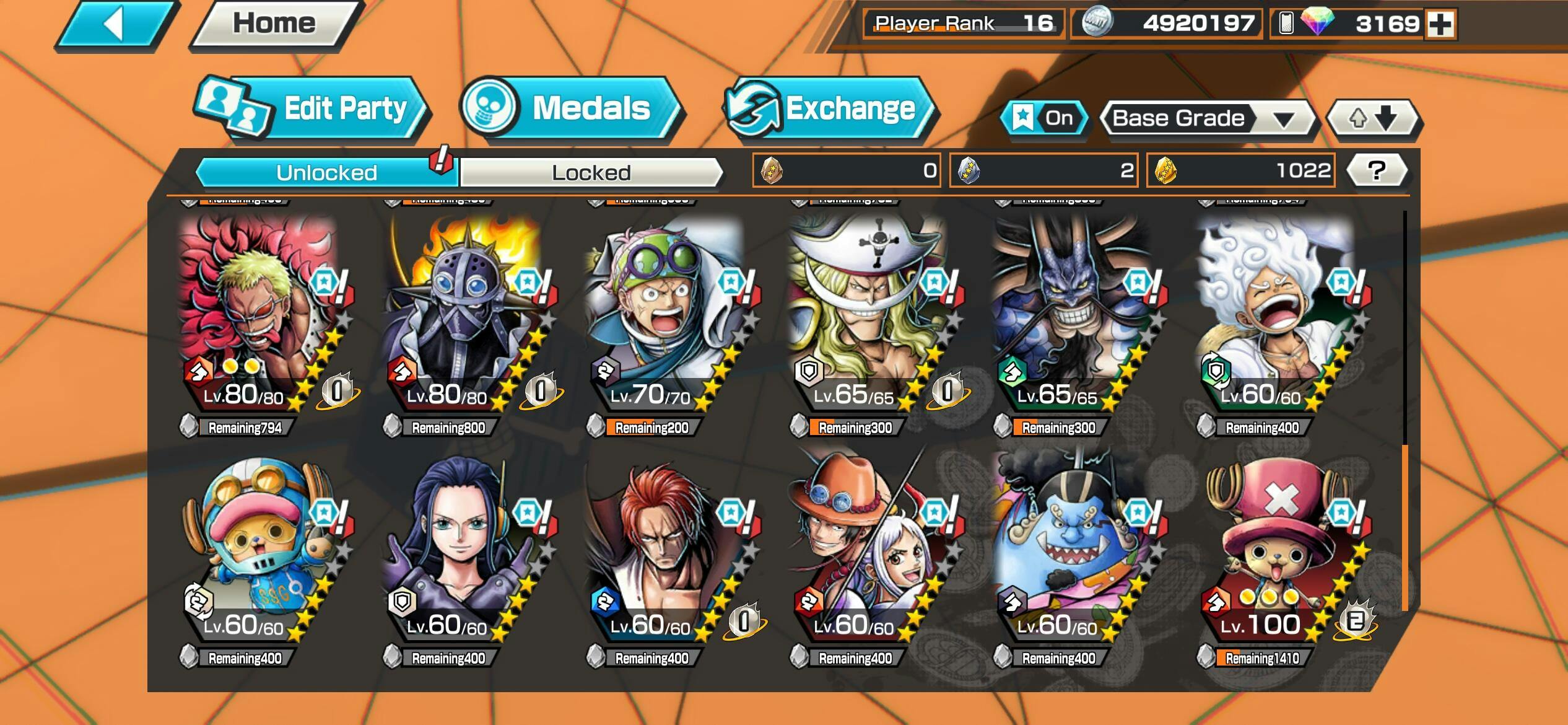Select the Unlocked characters tab
Image resolution: width=1568 pixels, height=725 pixels.
coord(326,172)
